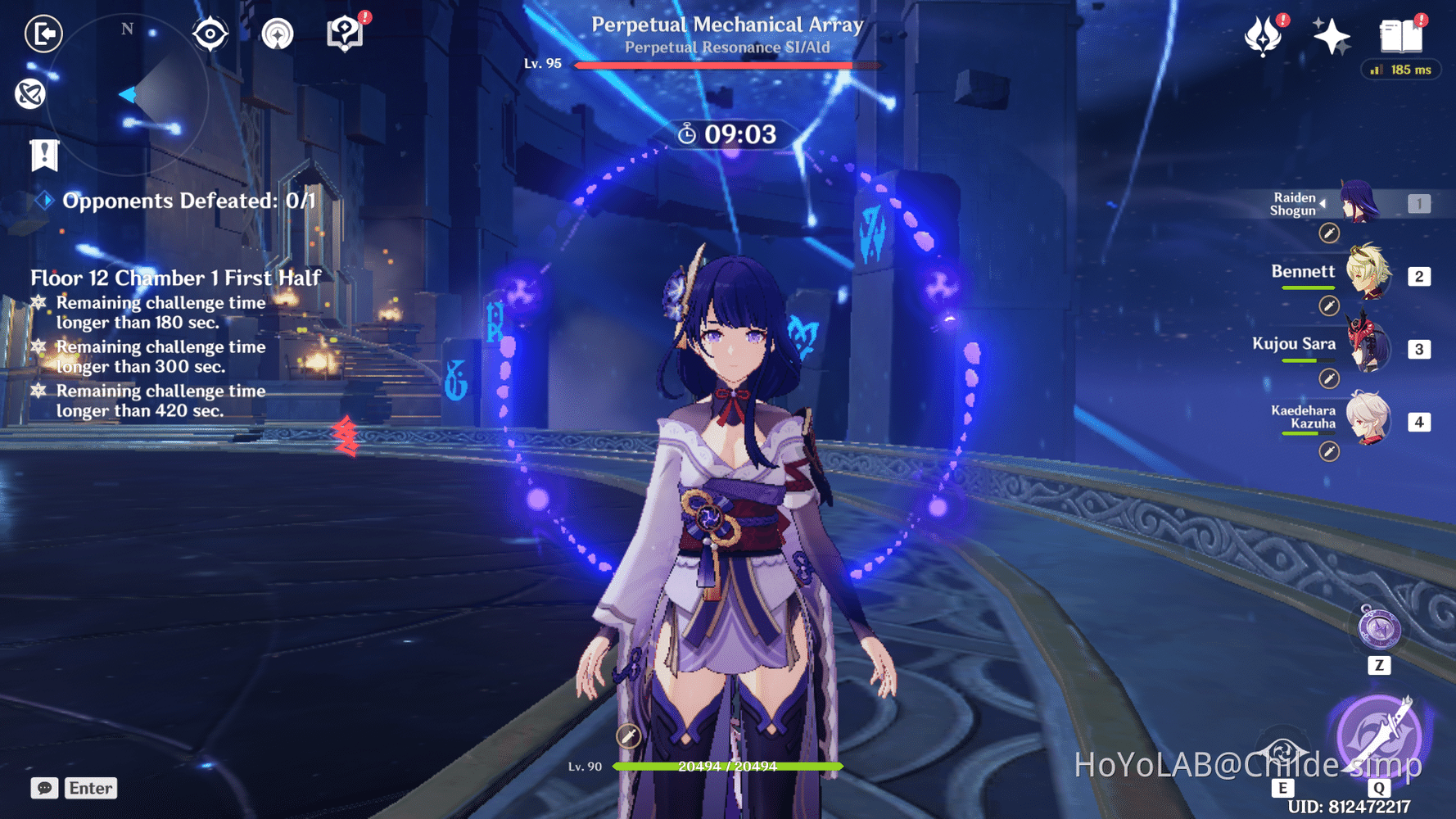1456x819 pixels.
Task: Click the chat speech-bubble button
Action: [x=43, y=788]
